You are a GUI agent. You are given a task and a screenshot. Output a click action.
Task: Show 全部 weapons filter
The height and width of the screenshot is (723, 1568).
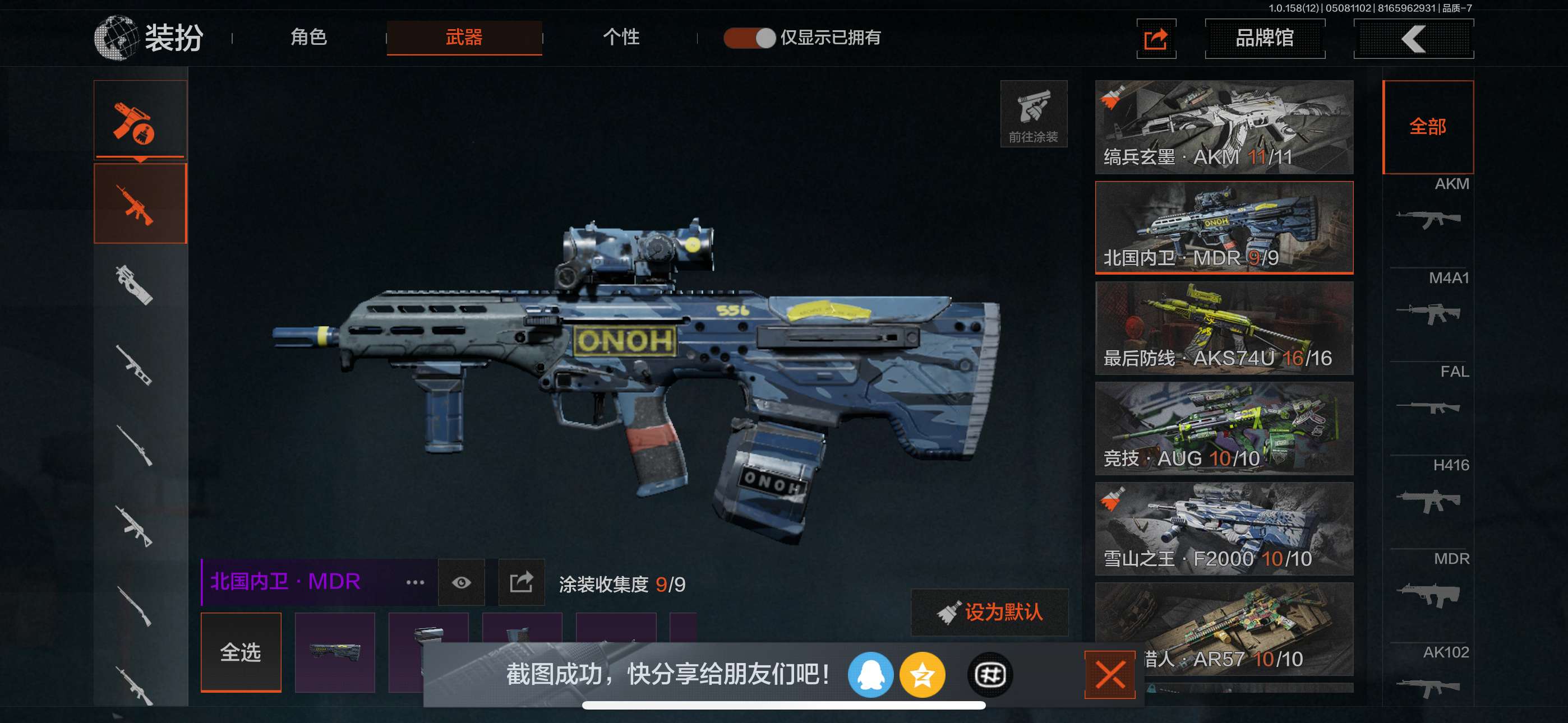[x=1427, y=127]
